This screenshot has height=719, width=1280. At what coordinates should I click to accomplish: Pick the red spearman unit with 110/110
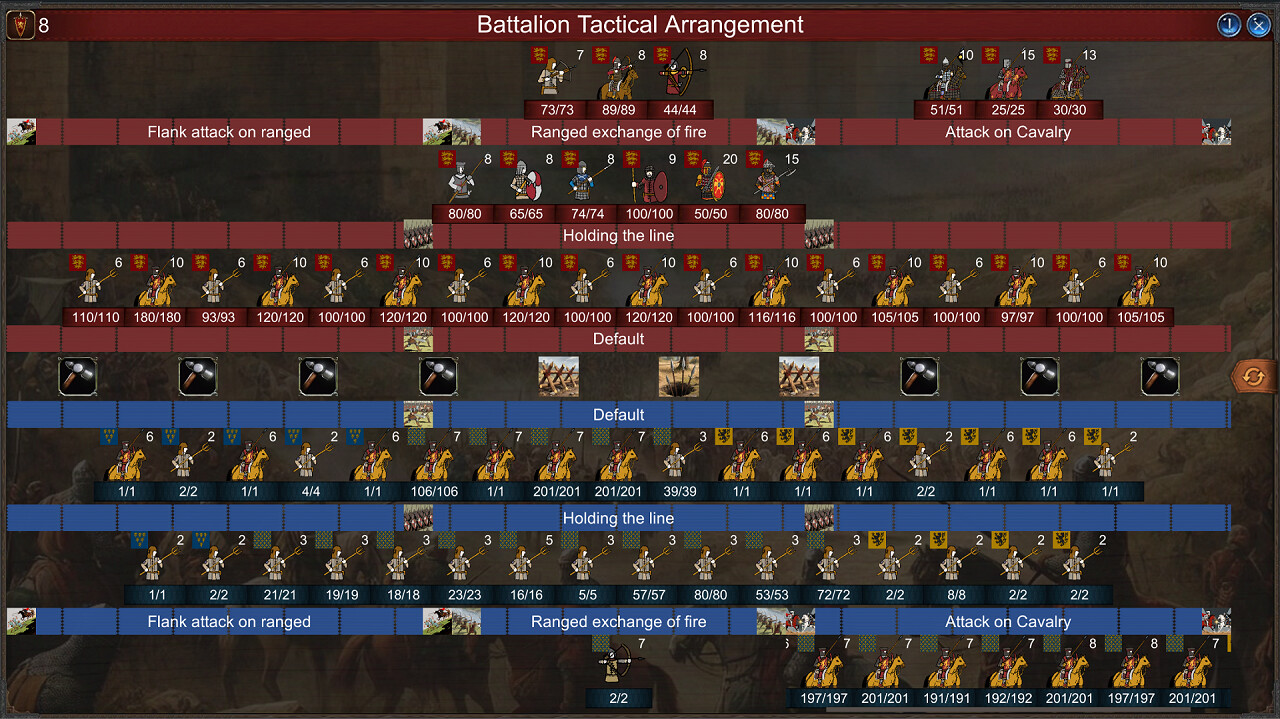click(95, 288)
